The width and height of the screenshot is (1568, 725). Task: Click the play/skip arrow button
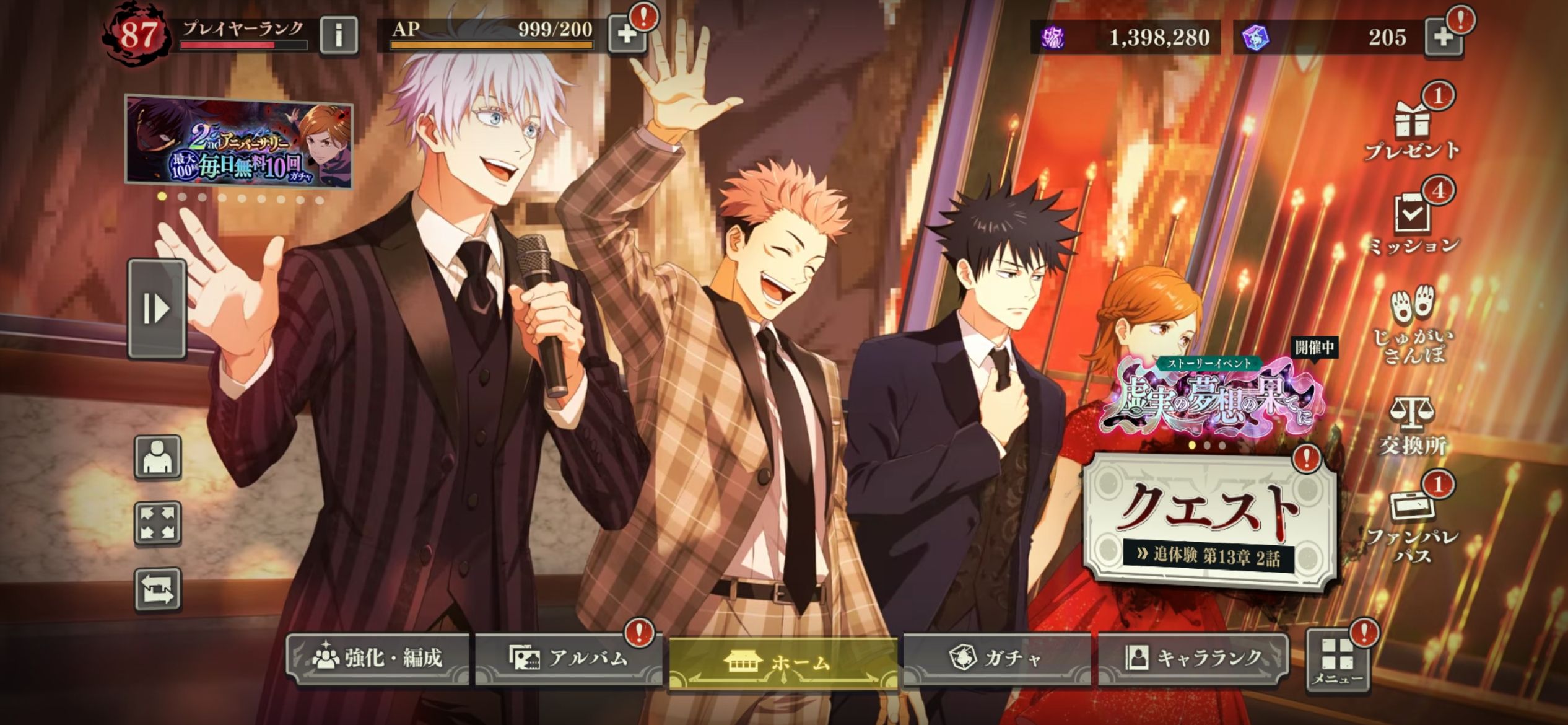[157, 308]
